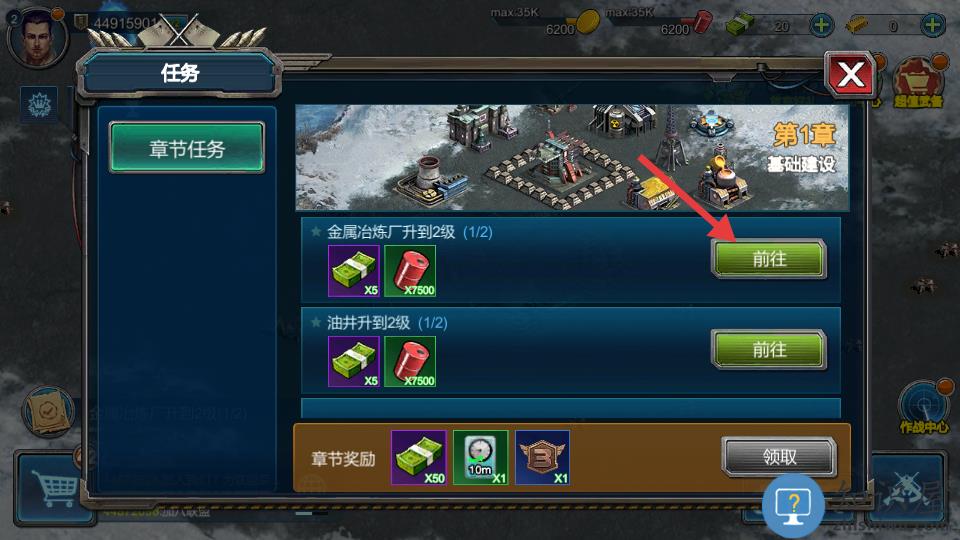Screen dimensions: 960x540
Task: Add more gold bars with plus button
Action: (934, 26)
